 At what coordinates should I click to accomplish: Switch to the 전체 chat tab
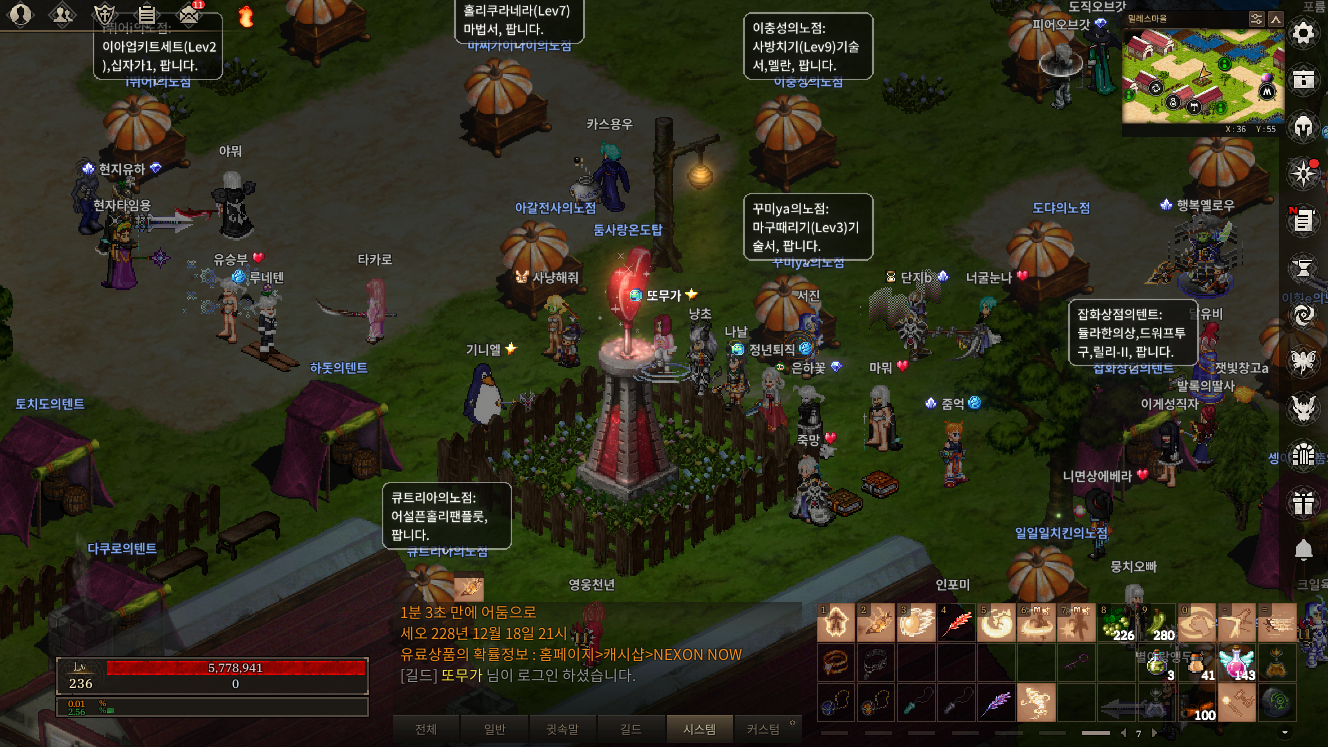pyautogui.click(x=426, y=730)
